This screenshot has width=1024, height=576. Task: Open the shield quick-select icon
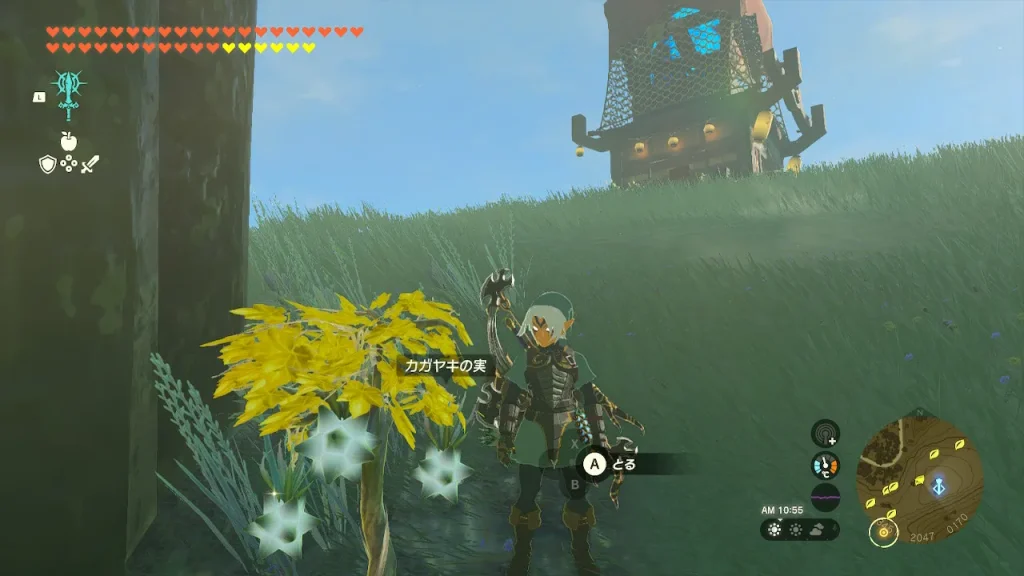[47, 164]
